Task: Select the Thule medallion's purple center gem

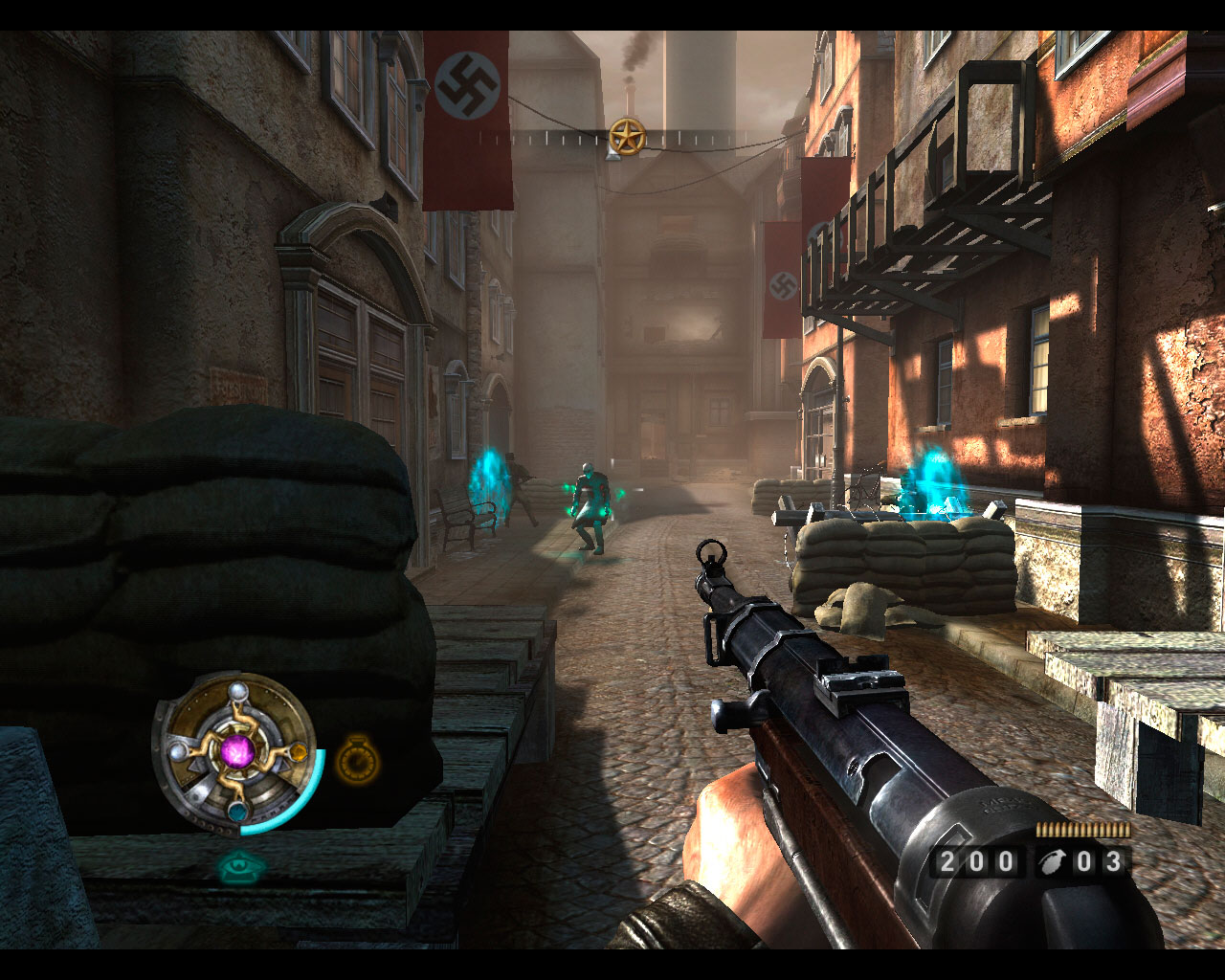Action: (x=236, y=750)
